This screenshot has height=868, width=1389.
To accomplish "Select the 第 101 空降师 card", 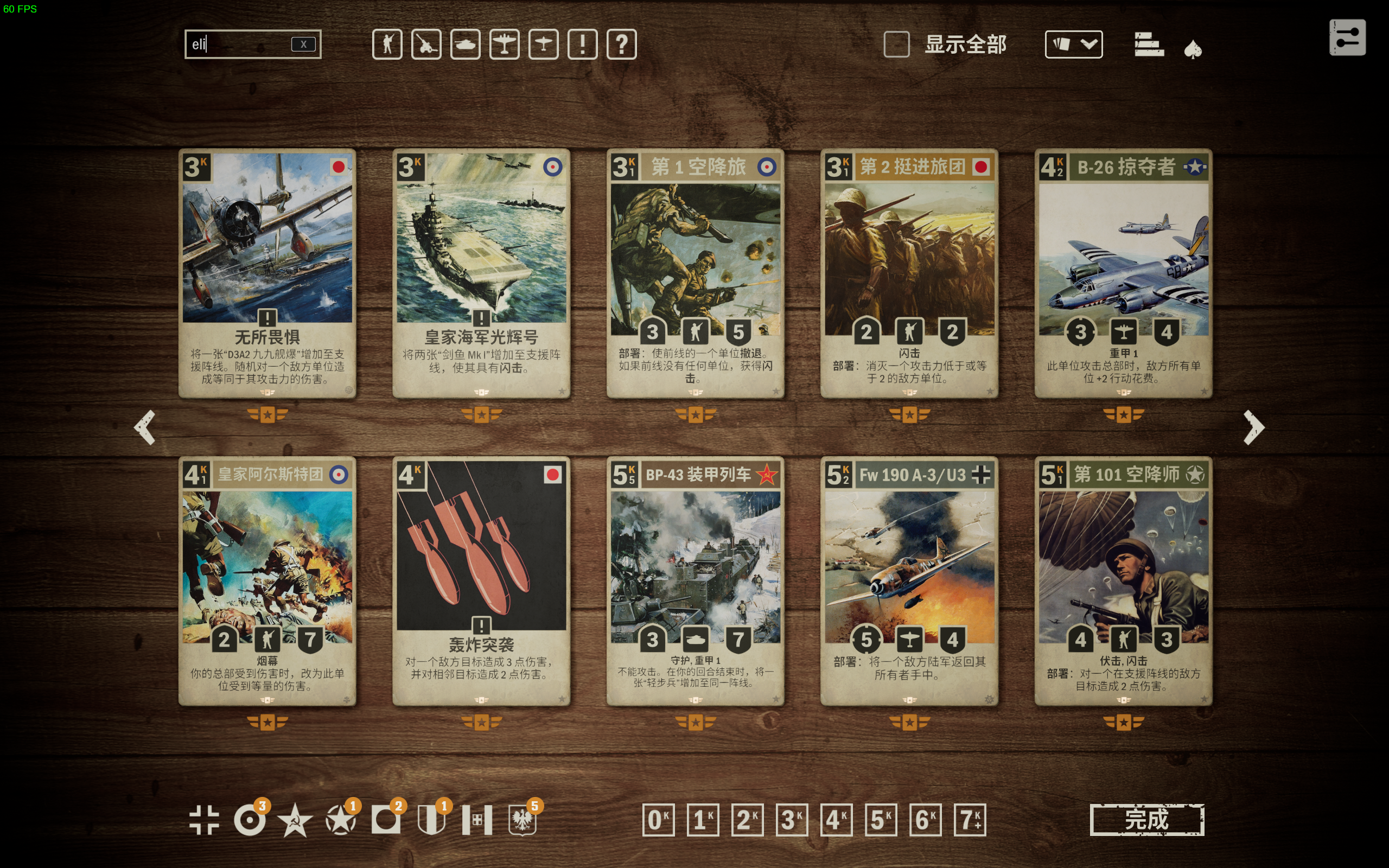I will pyautogui.click(x=1123, y=581).
